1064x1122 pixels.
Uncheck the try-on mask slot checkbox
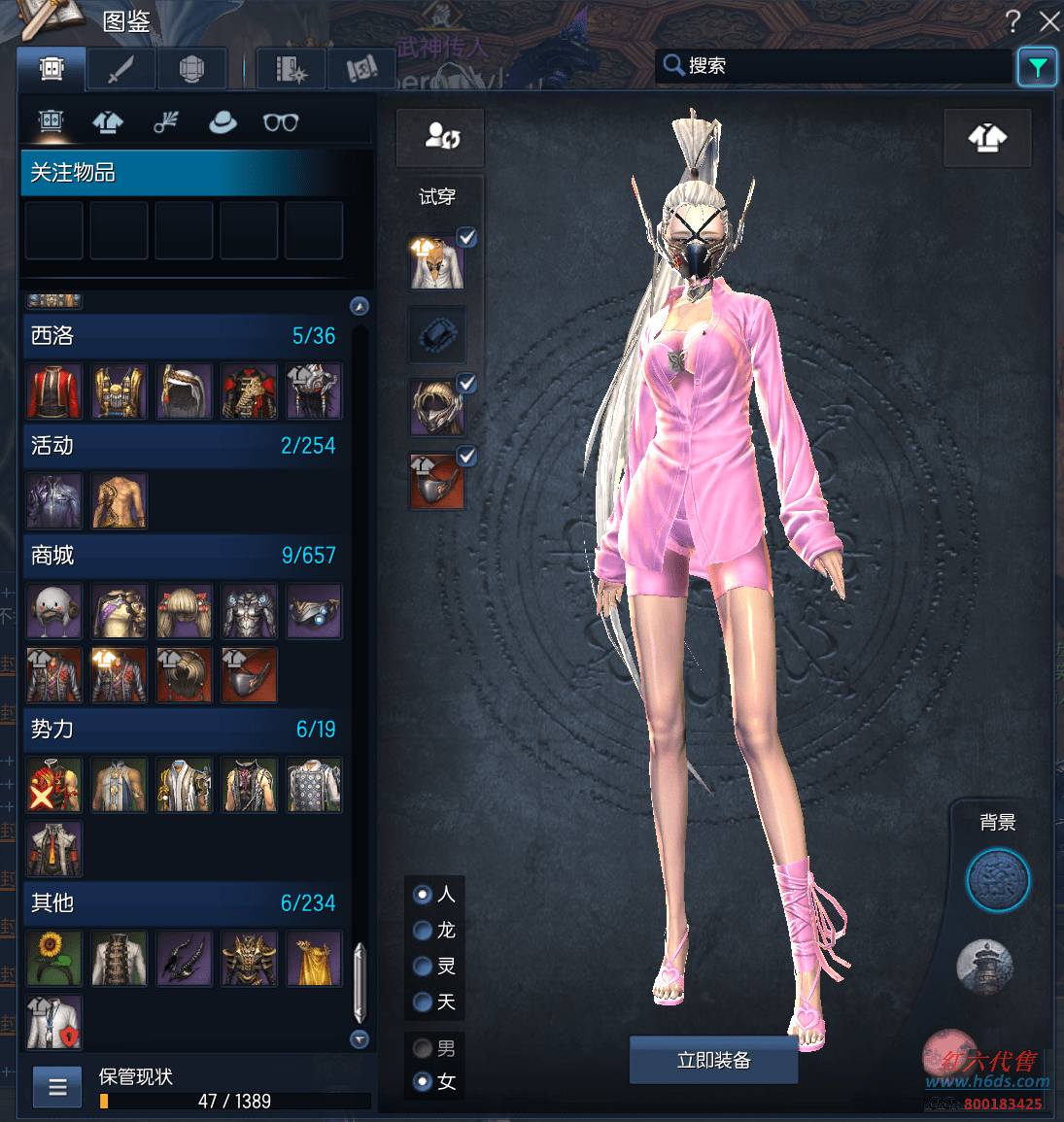[467, 456]
